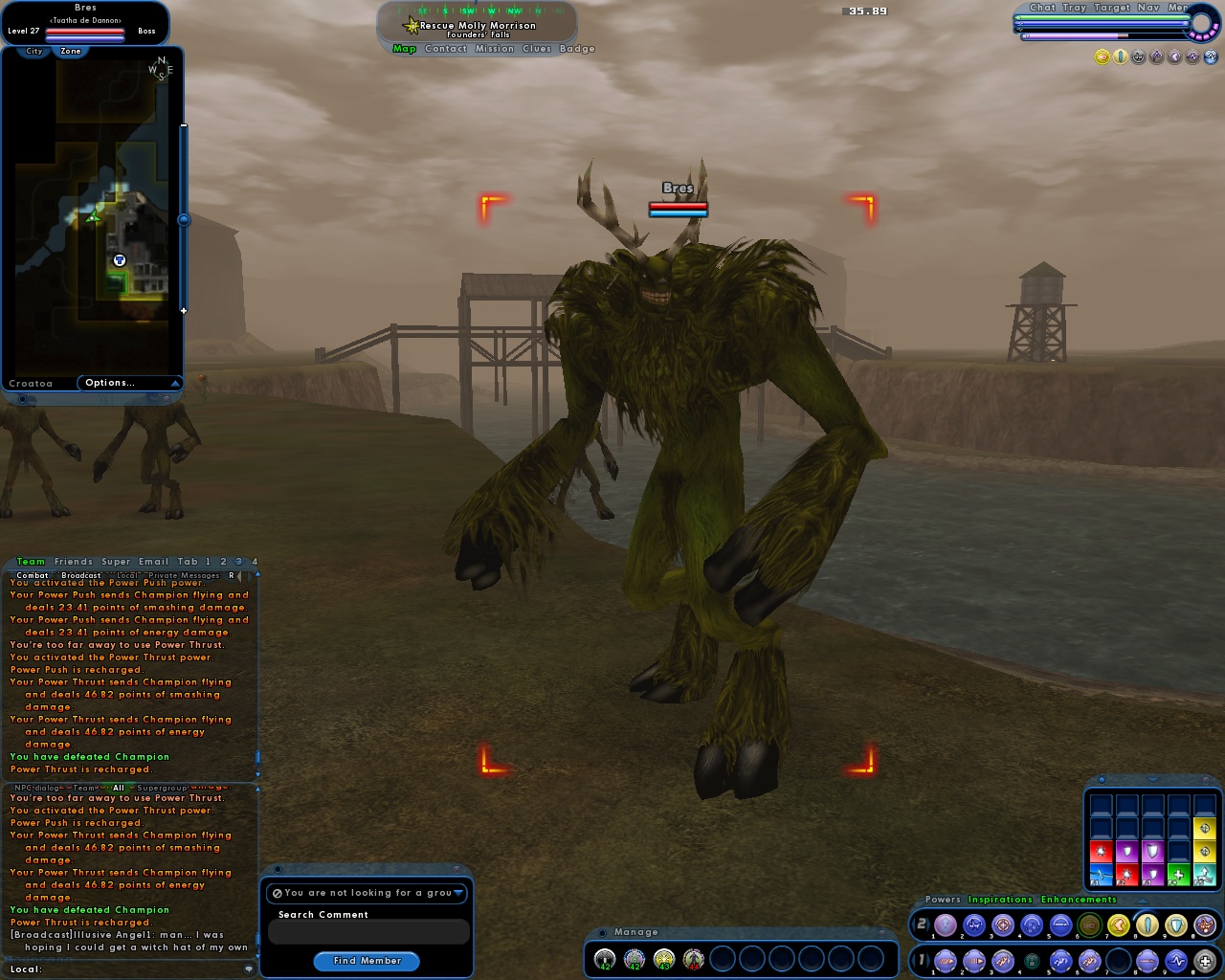Click the zoom-in plus on the minimap
This screenshot has width=1225, height=980.
coord(183,310)
